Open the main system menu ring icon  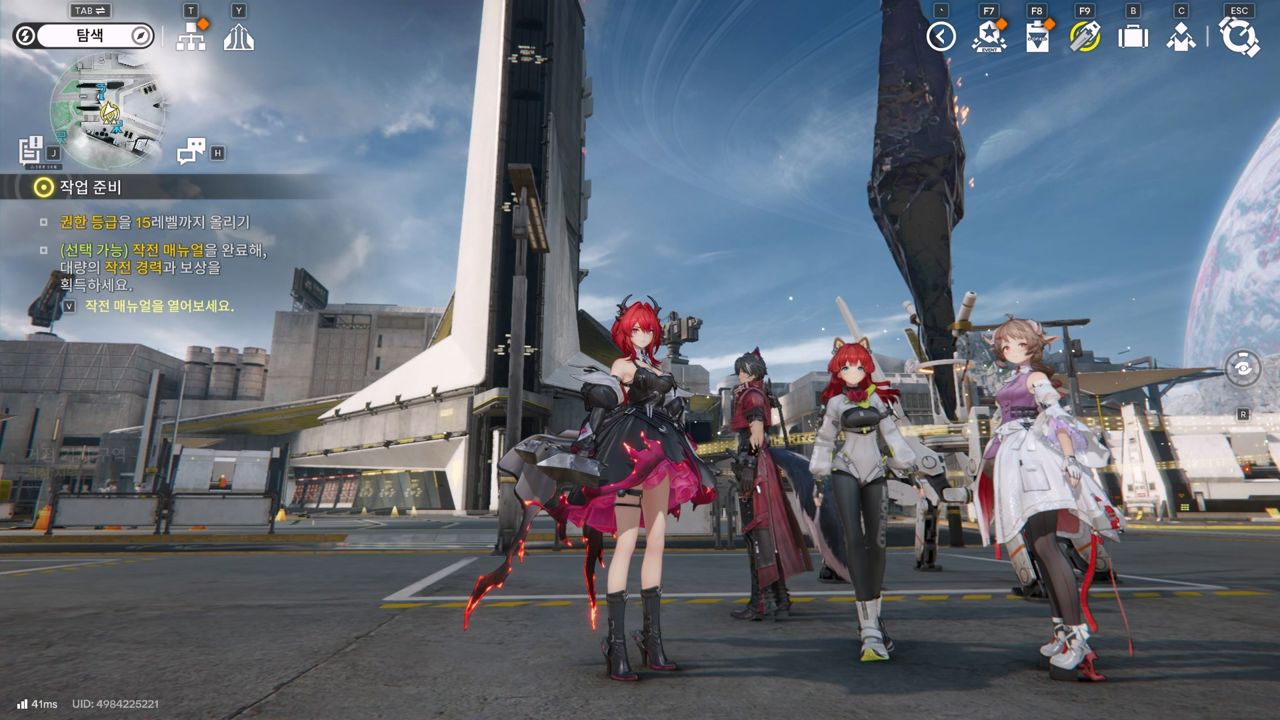pyautogui.click(x=1238, y=37)
